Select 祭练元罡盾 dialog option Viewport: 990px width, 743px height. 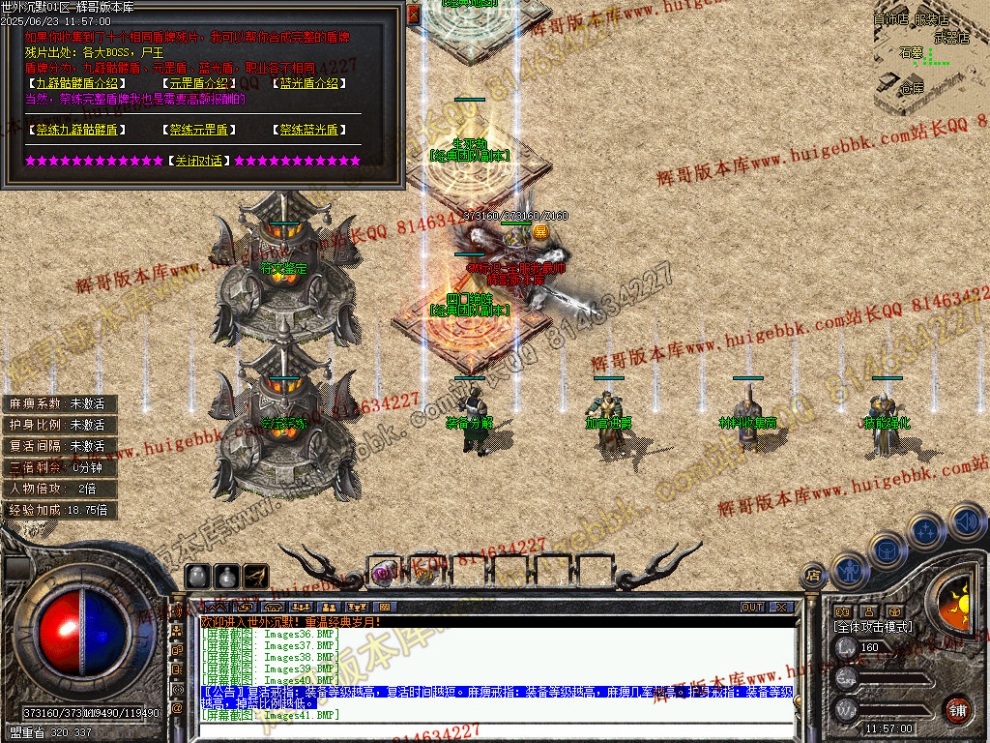pos(199,130)
